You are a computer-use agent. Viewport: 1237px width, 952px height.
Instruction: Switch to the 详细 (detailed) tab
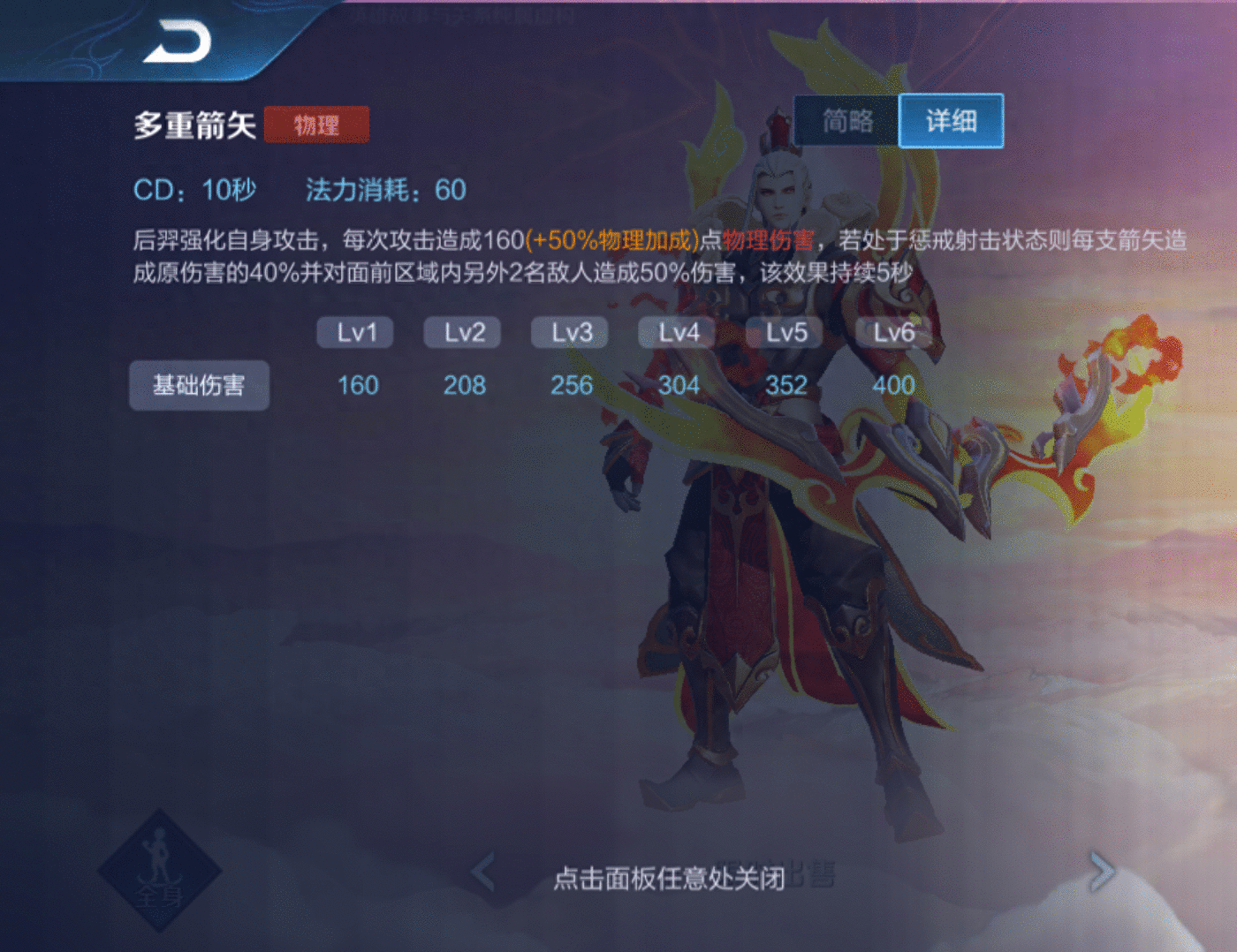point(950,121)
